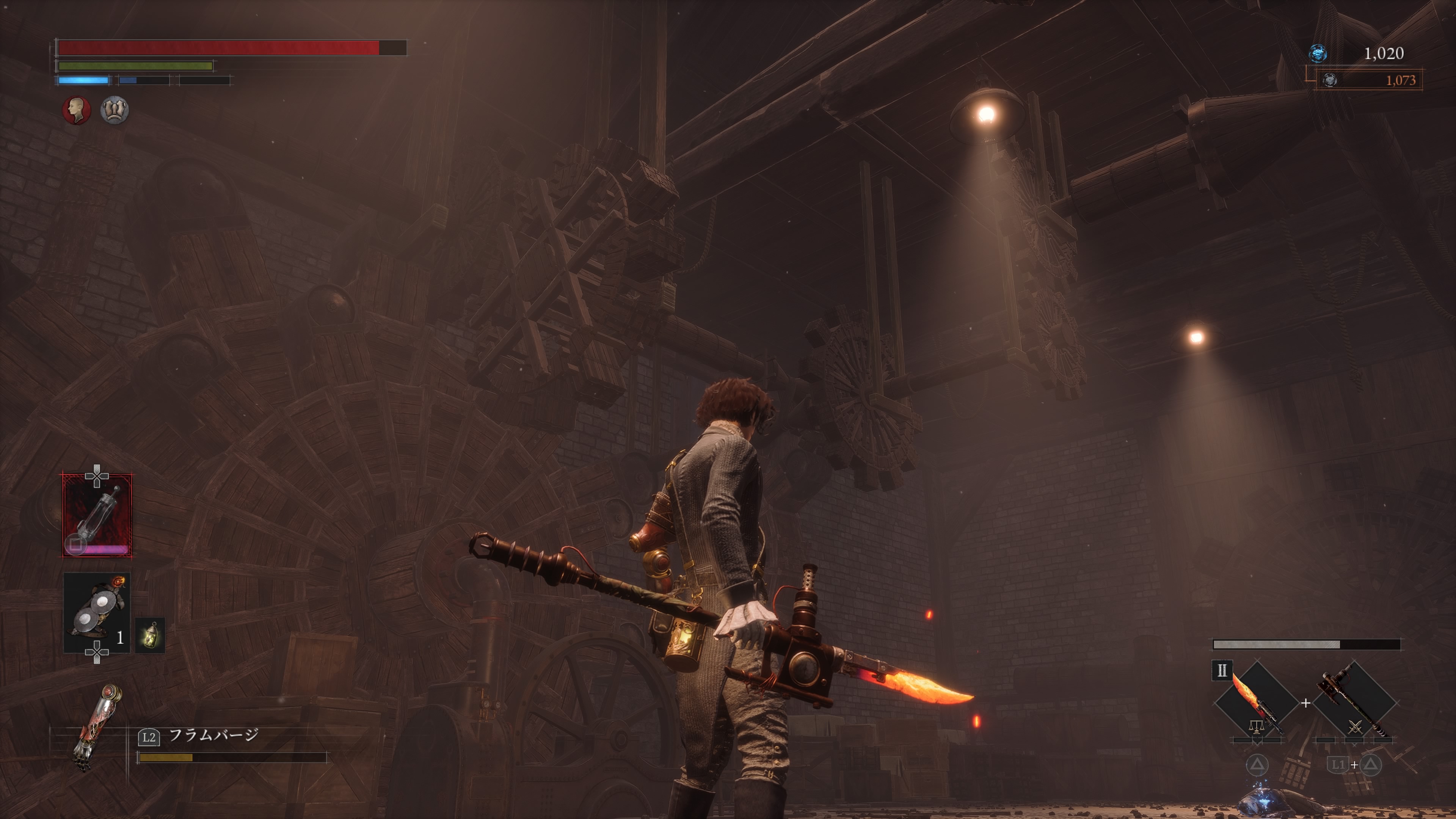Click the blue Ergo currency icon

point(1318,53)
